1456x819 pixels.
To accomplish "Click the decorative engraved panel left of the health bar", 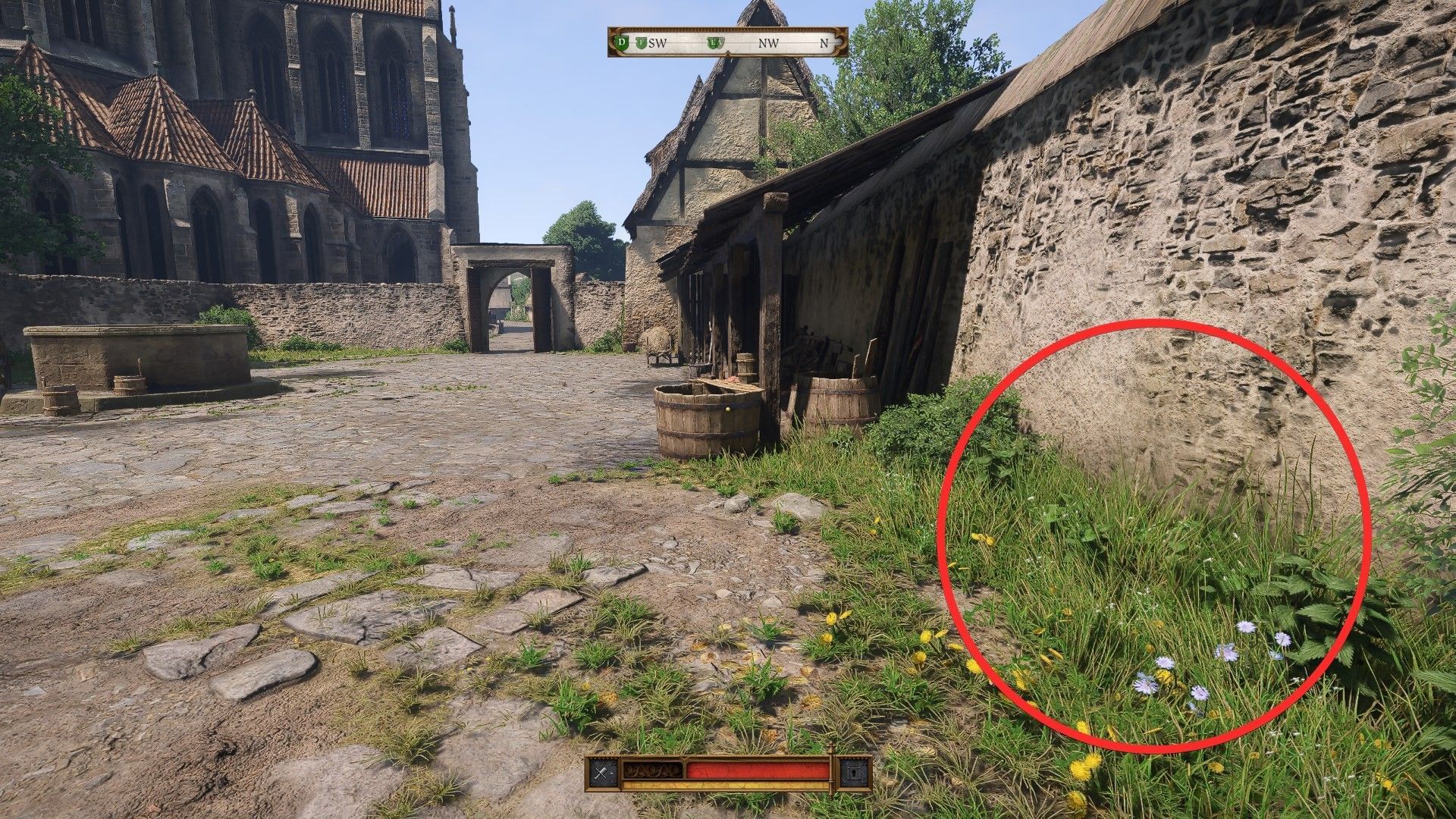I will click(x=652, y=769).
